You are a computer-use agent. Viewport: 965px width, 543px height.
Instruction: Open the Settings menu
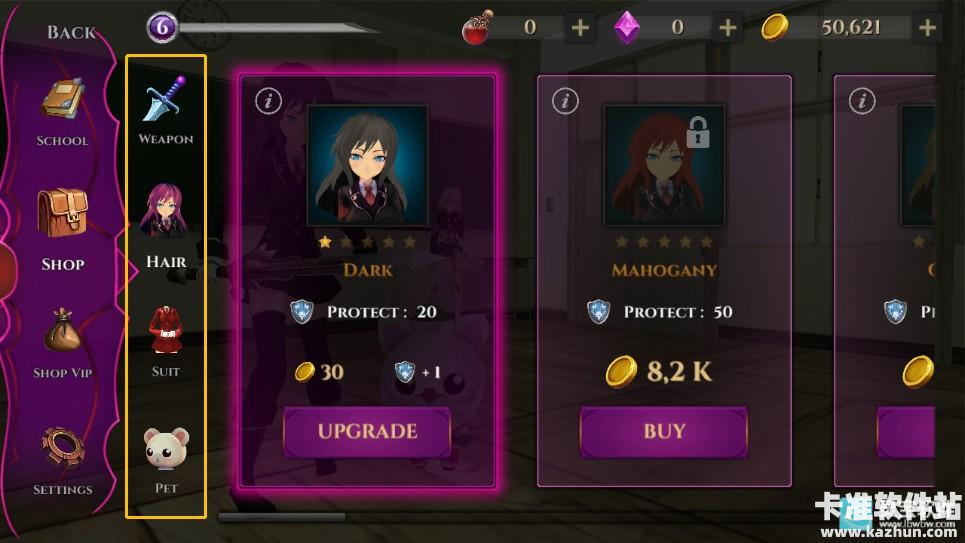click(62, 461)
